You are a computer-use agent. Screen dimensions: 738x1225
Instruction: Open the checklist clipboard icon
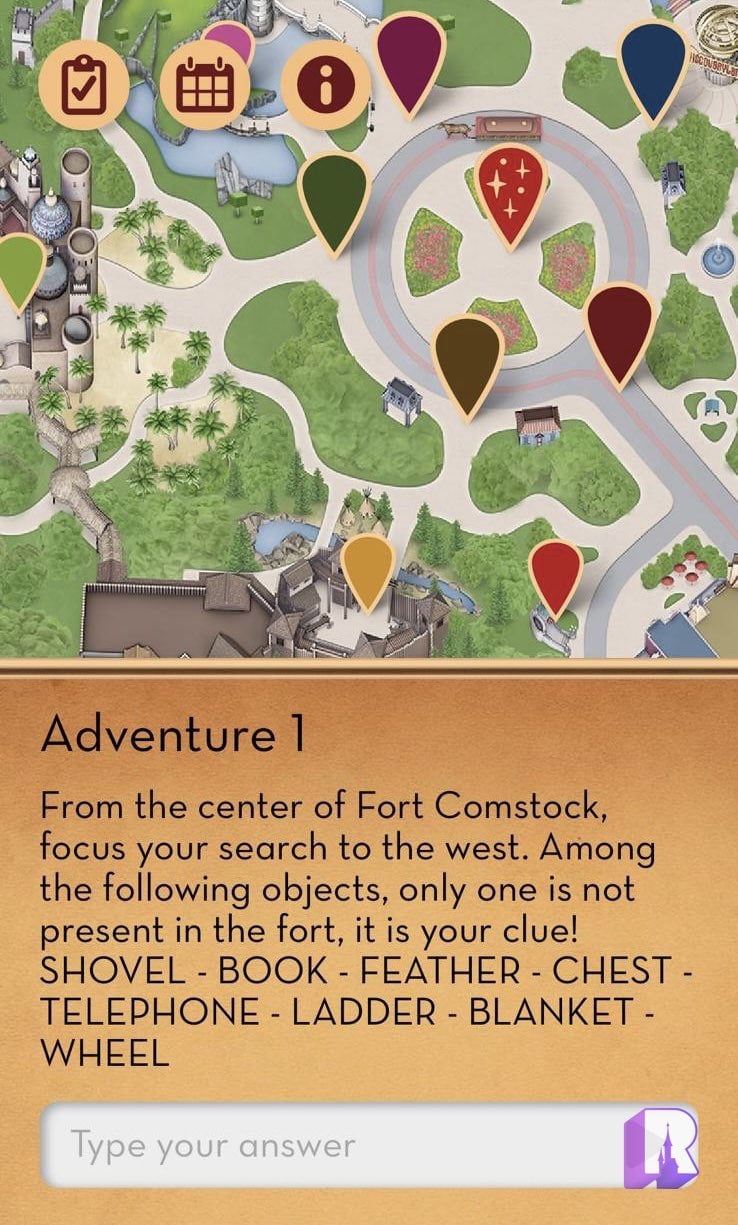(84, 86)
